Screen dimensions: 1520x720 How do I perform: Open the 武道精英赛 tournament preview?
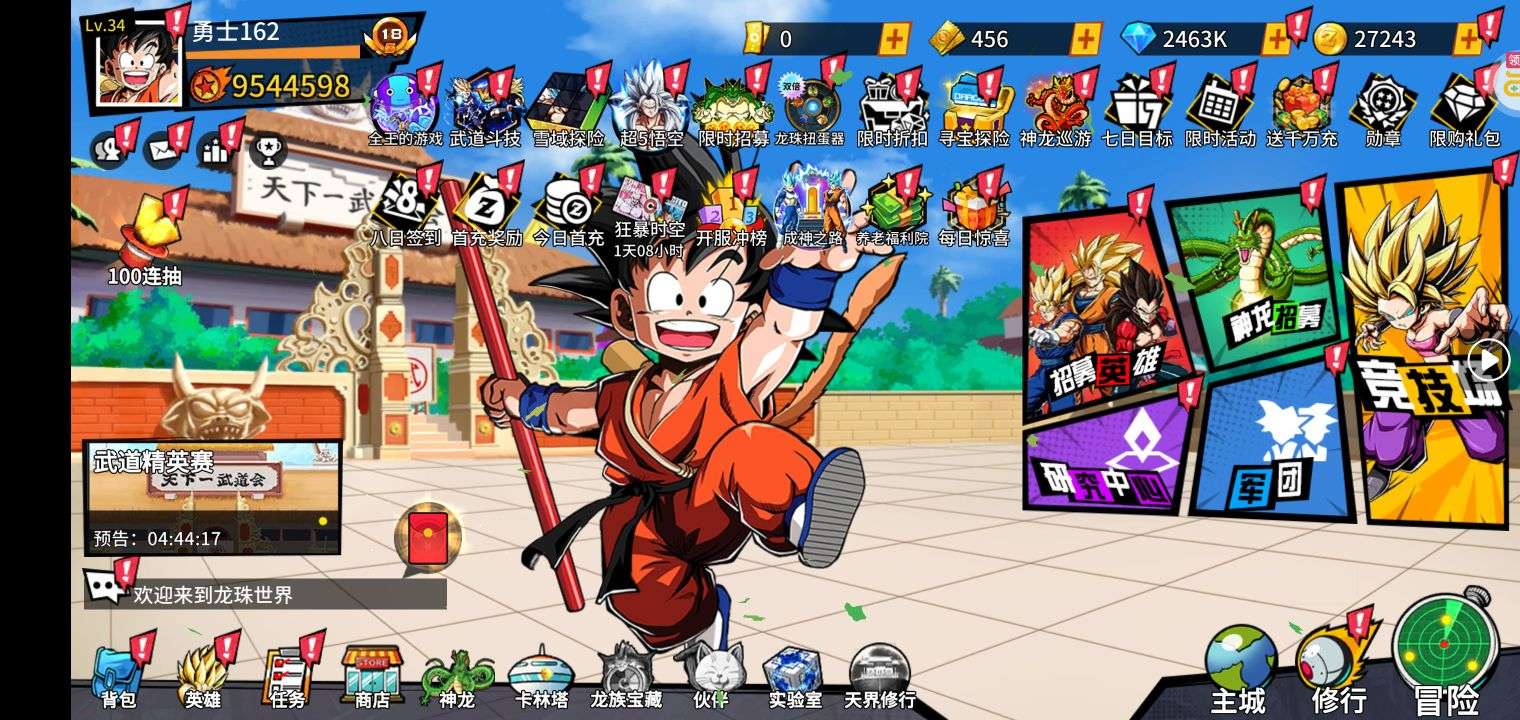[x=212, y=497]
